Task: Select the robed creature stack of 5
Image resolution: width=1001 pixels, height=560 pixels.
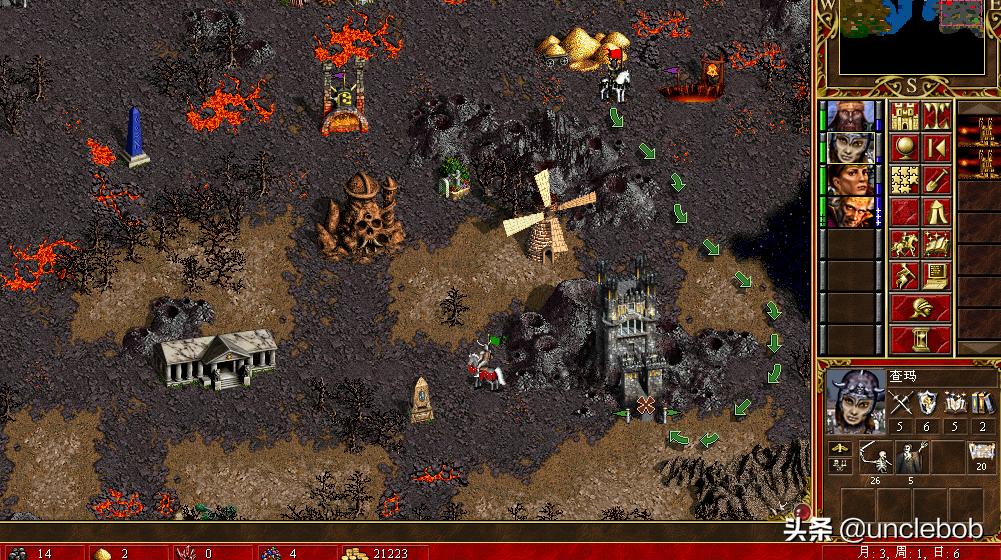Action: click(910, 458)
